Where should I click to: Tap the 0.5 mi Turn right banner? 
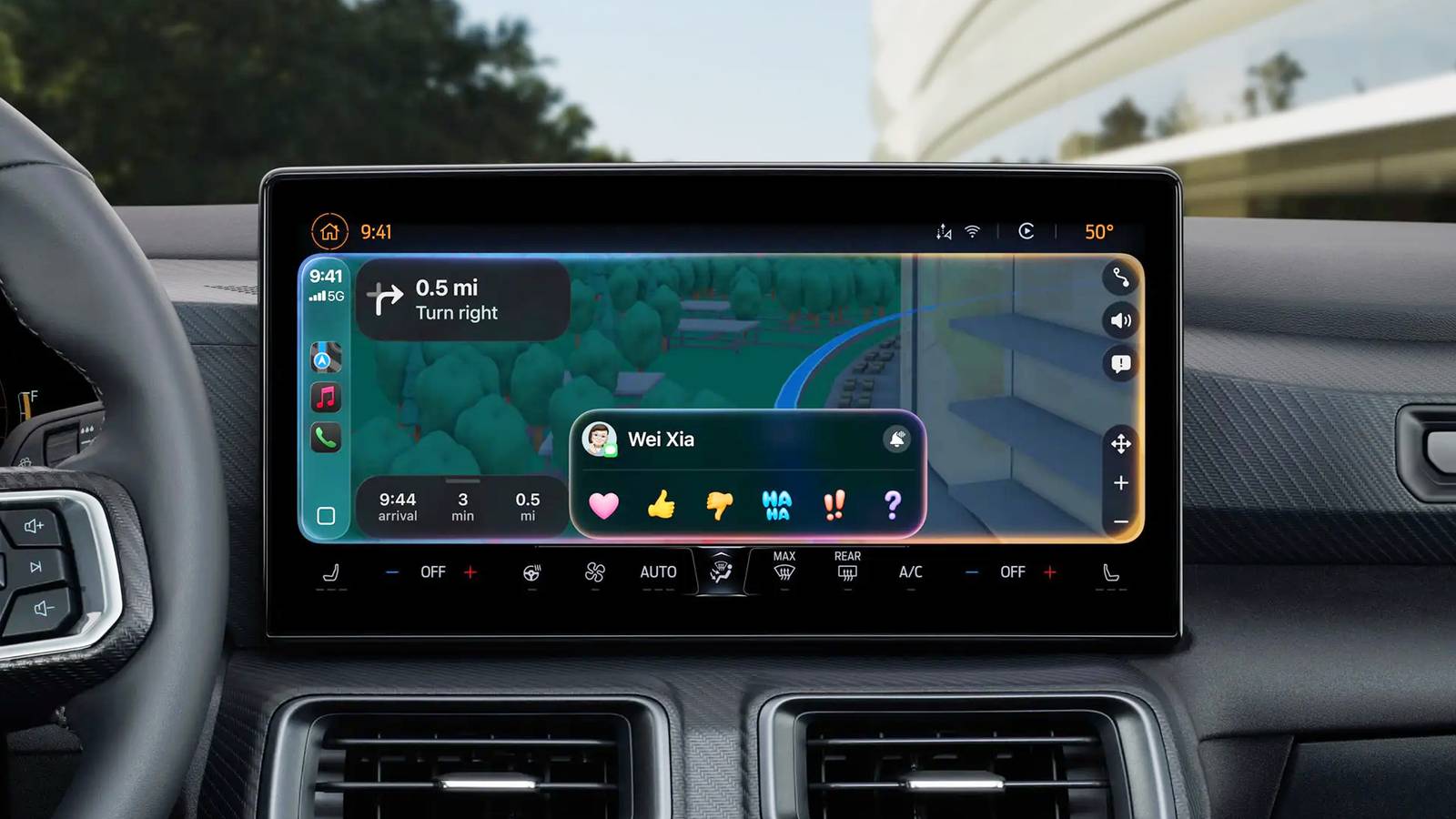[462, 300]
